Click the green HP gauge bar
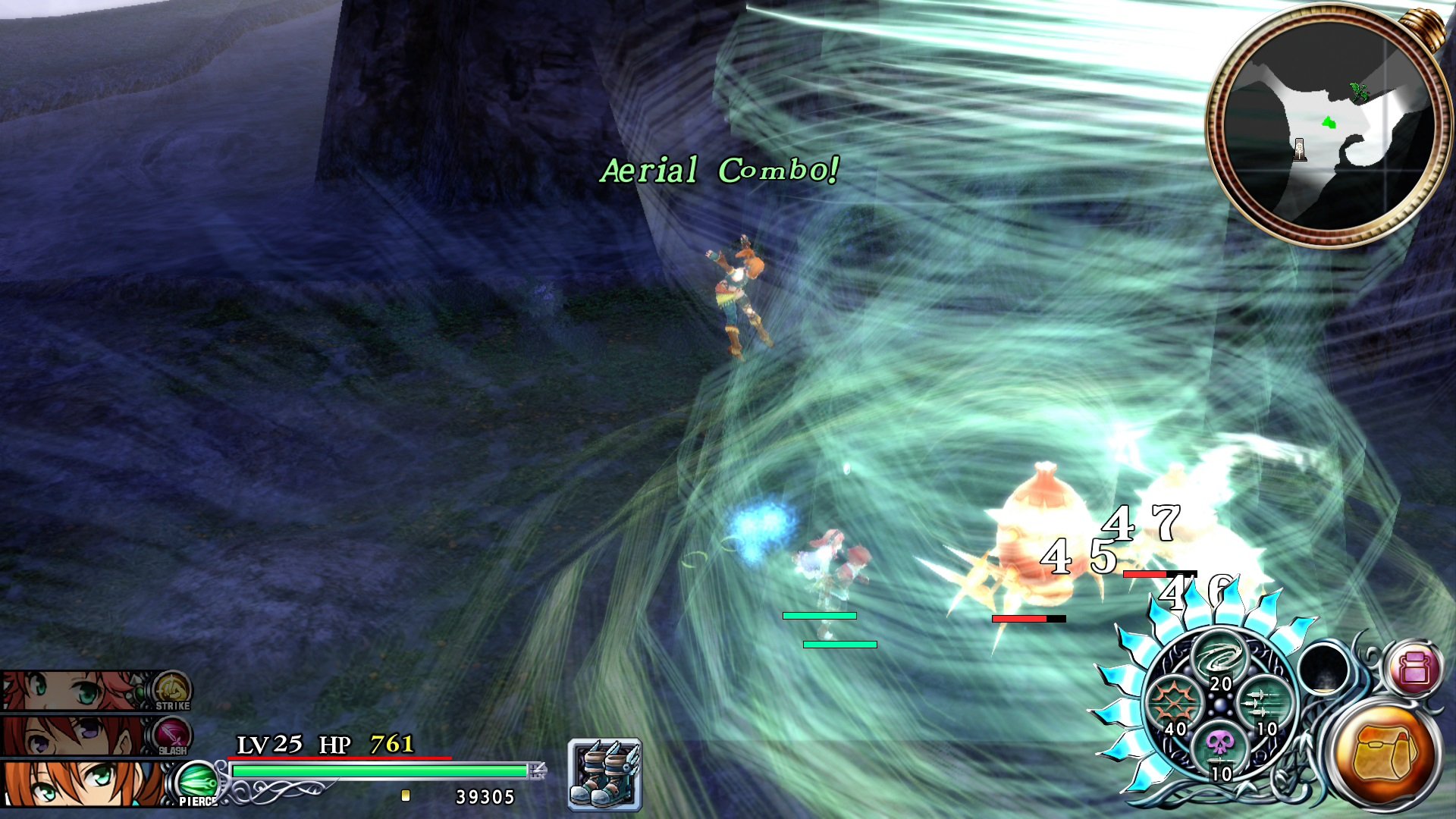Image resolution: width=1456 pixels, height=819 pixels. click(x=379, y=772)
